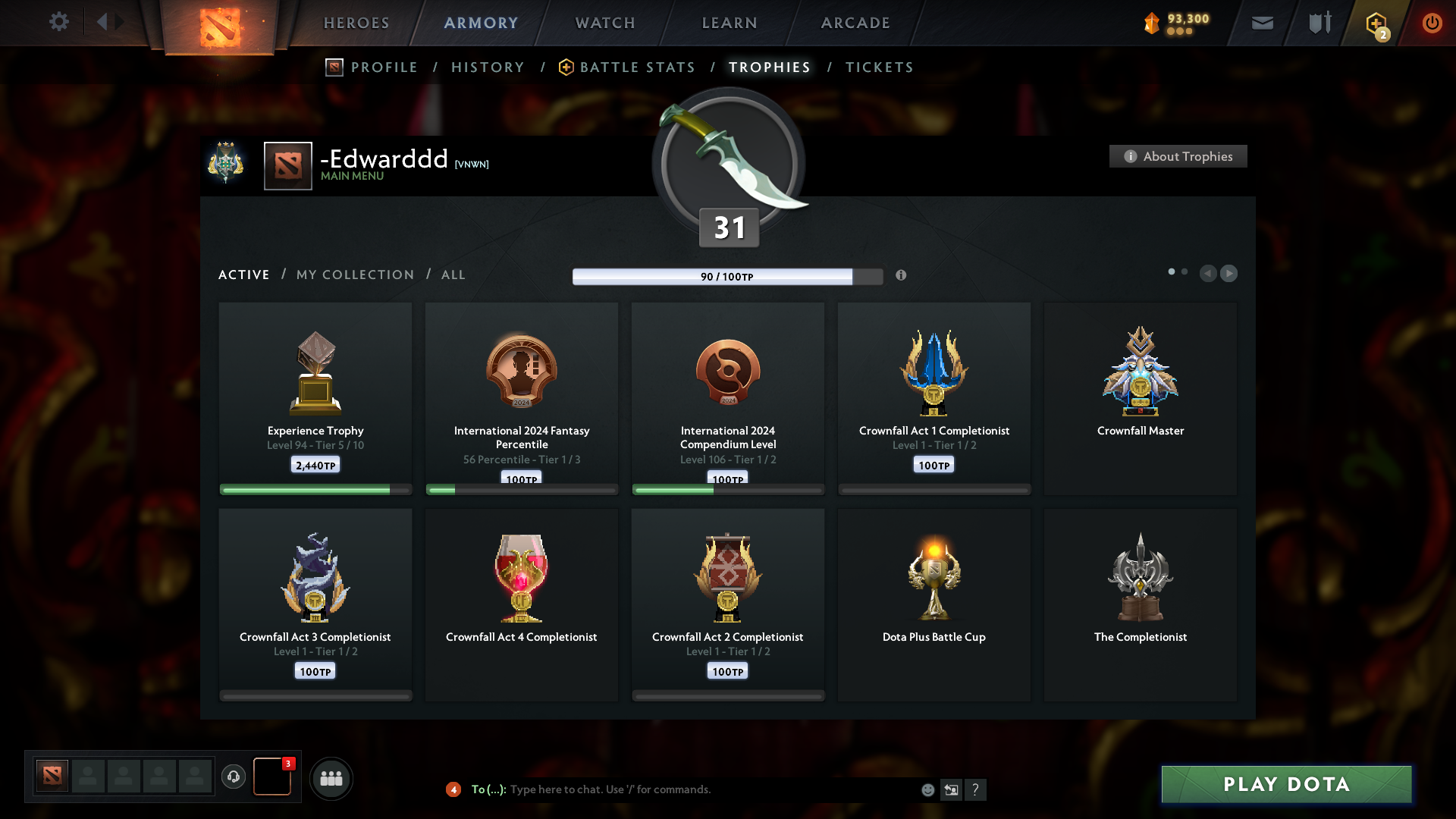Open friends list icon near party bar
Image resolution: width=1456 pixels, height=819 pixels.
pyautogui.click(x=331, y=778)
